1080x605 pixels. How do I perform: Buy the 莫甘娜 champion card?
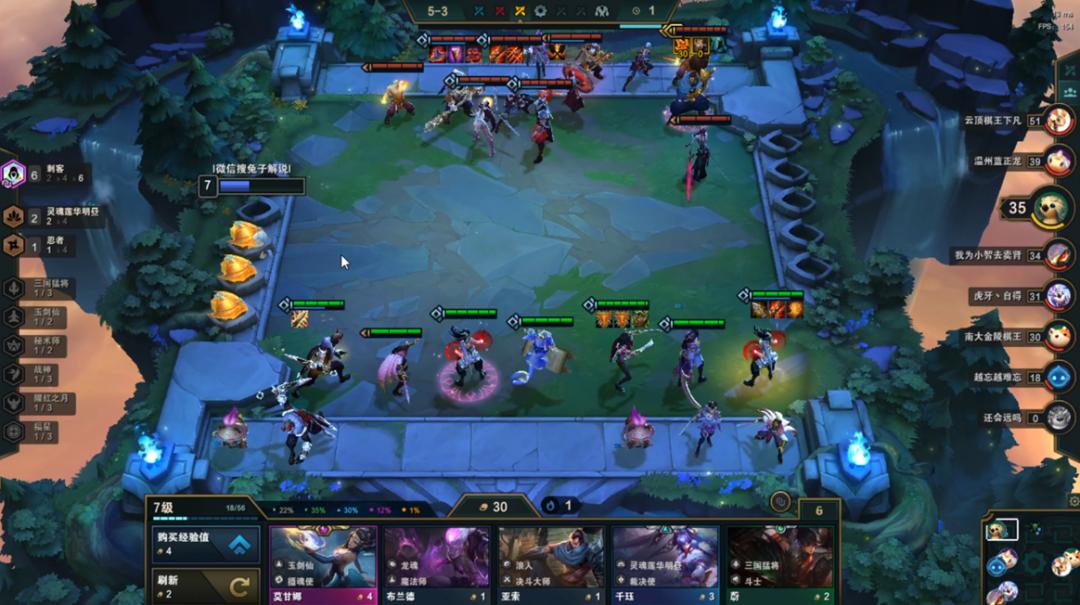point(323,564)
